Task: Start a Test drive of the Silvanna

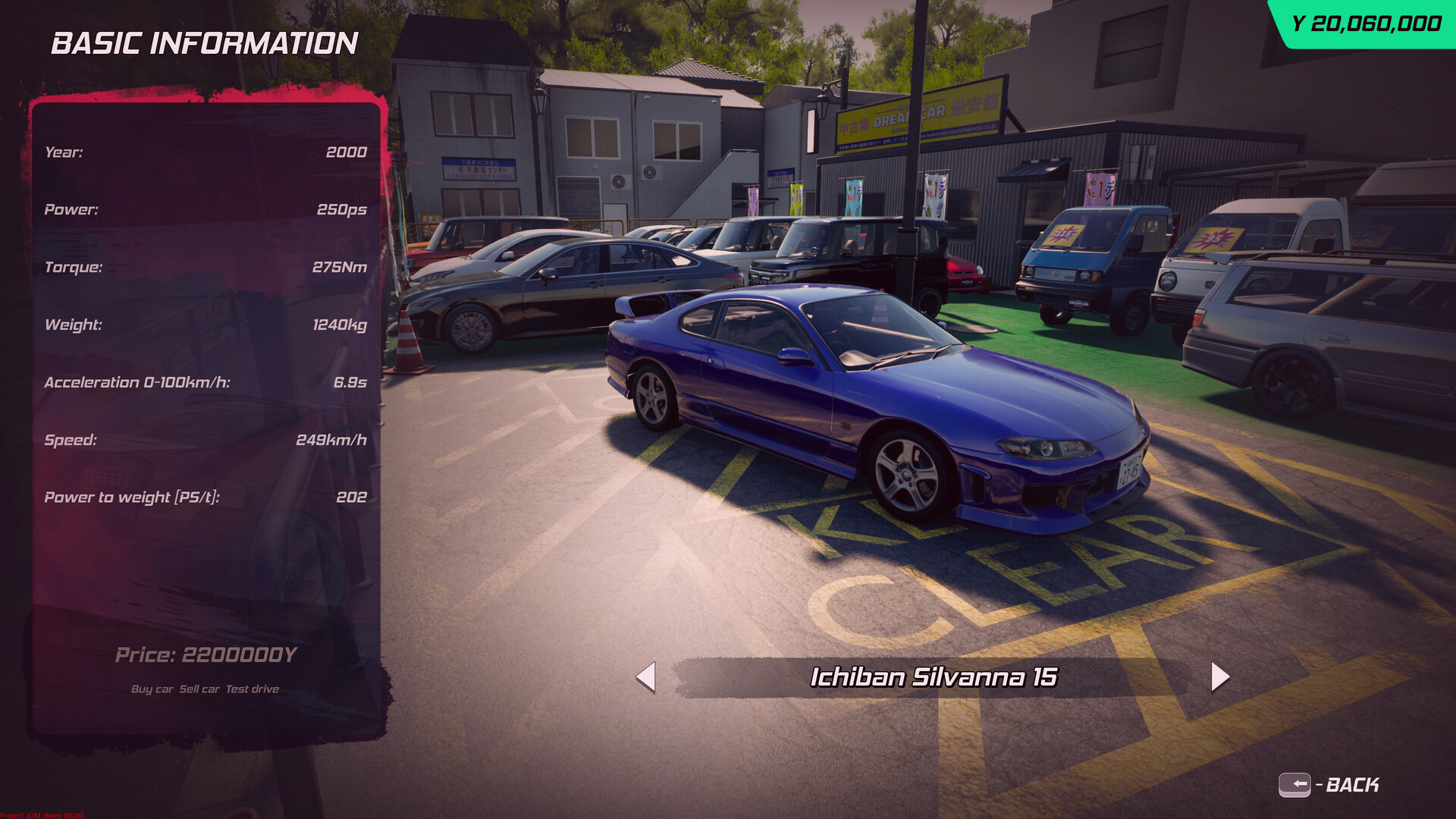Action: (253, 689)
